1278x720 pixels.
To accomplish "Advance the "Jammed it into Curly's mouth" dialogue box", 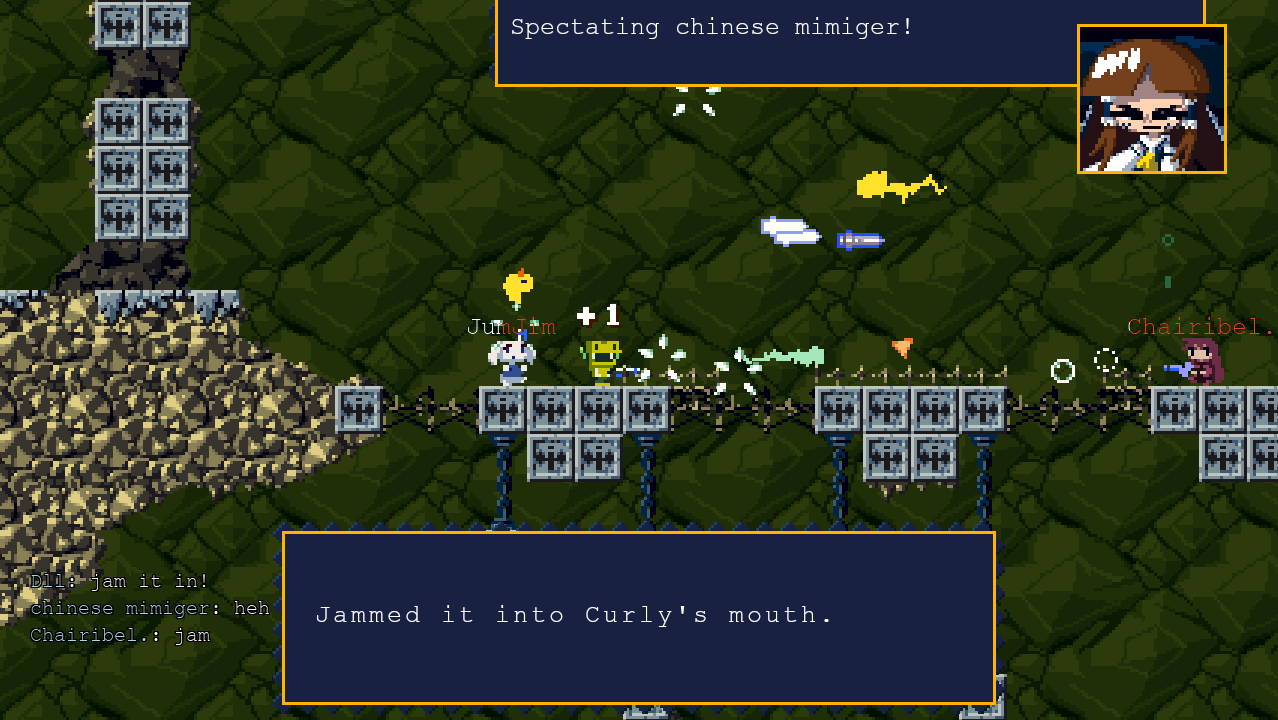I will point(638,617).
